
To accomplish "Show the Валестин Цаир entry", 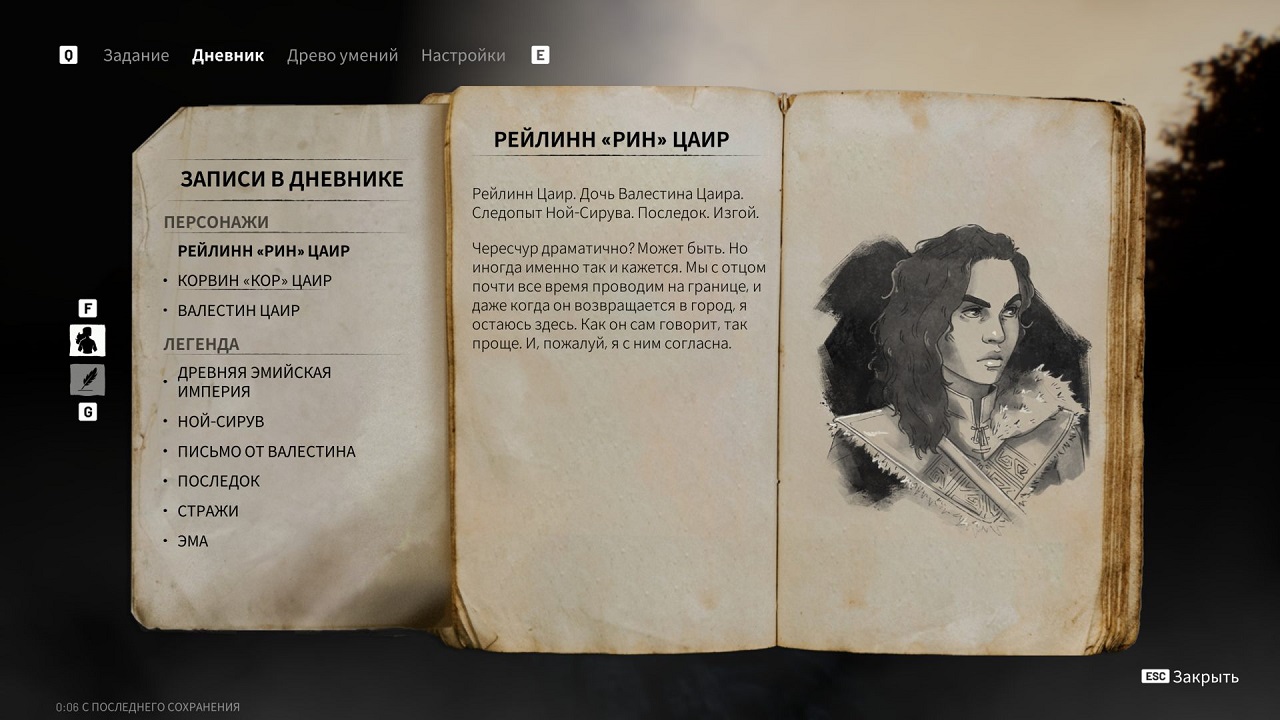I will click(238, 311).
